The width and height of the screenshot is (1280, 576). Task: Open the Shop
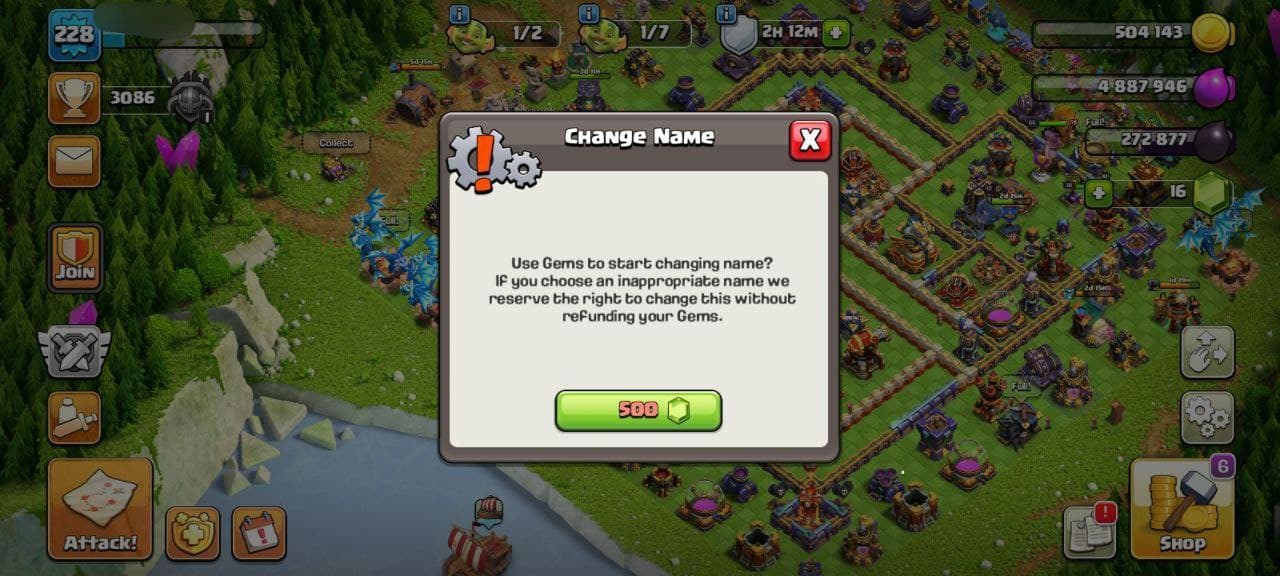coord(1181,509)
